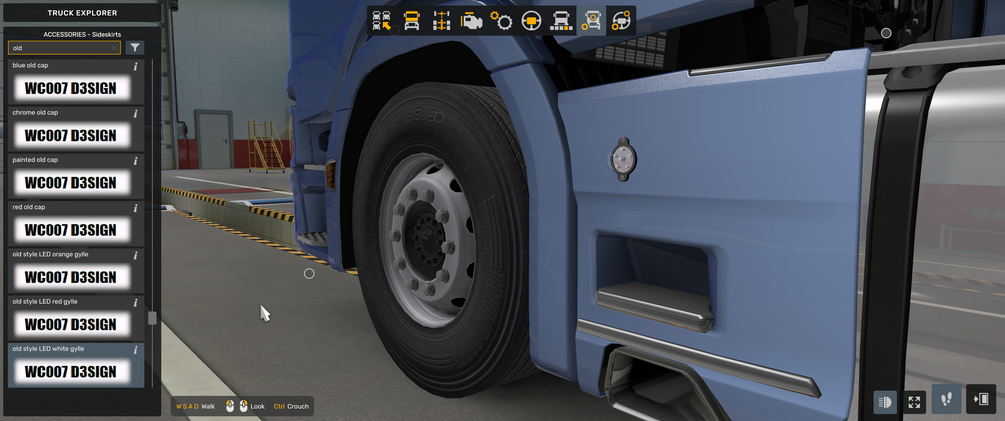
Task: Apply old style LED orange gylle
Action: coord(70,276)
